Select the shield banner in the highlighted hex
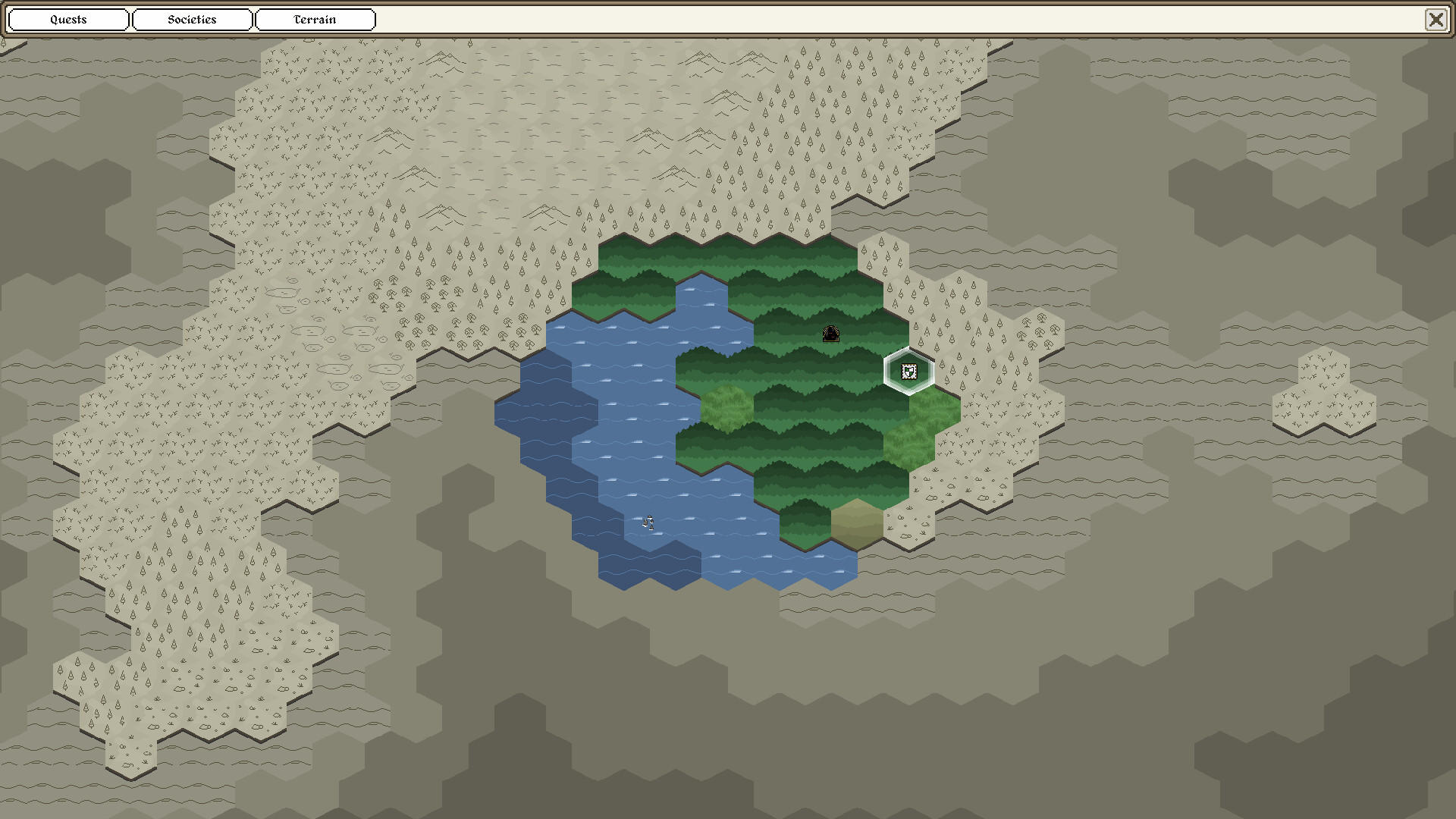Screen dimensions: 1456x819 [908, 371]
